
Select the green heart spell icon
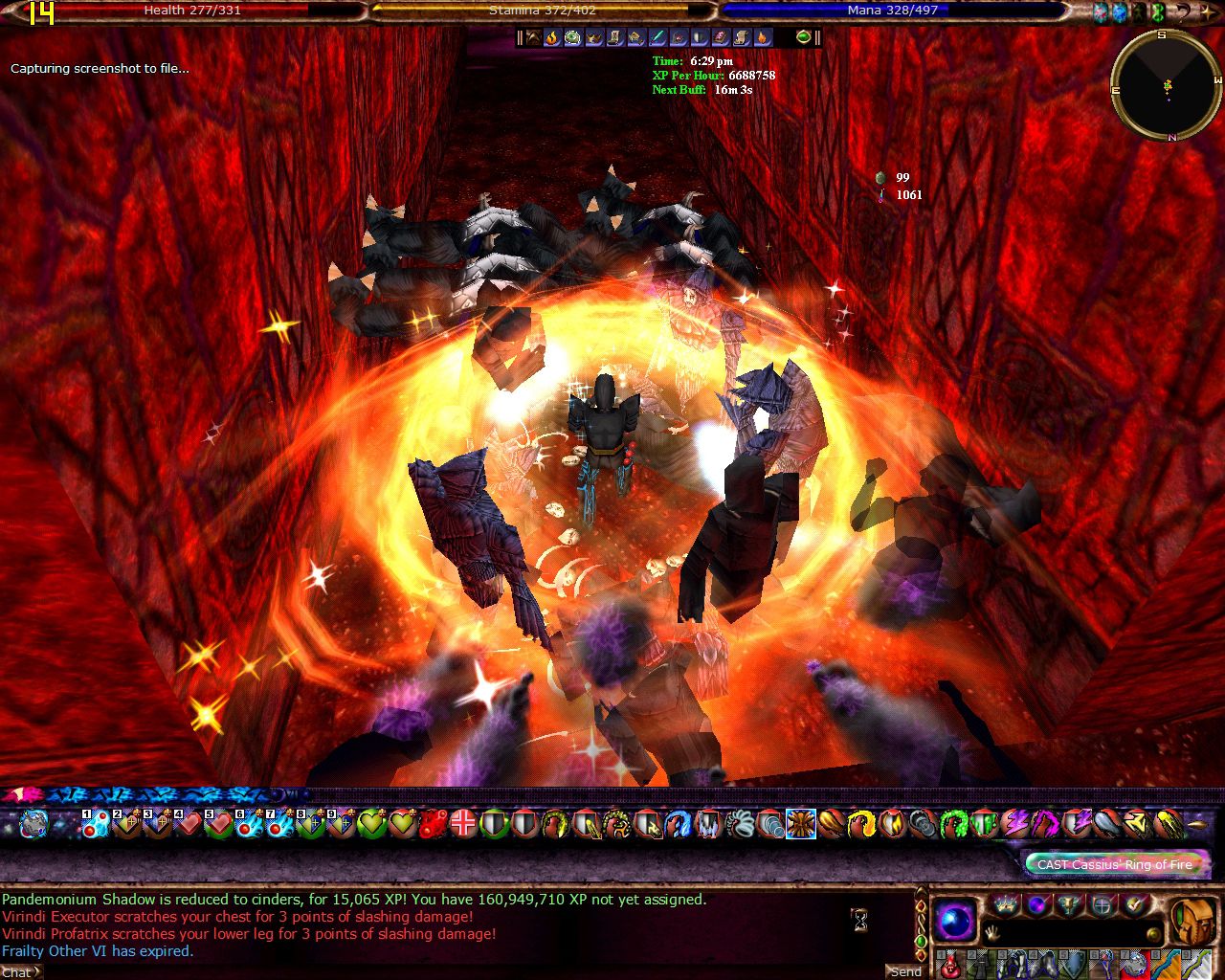(x=371, y=823)
